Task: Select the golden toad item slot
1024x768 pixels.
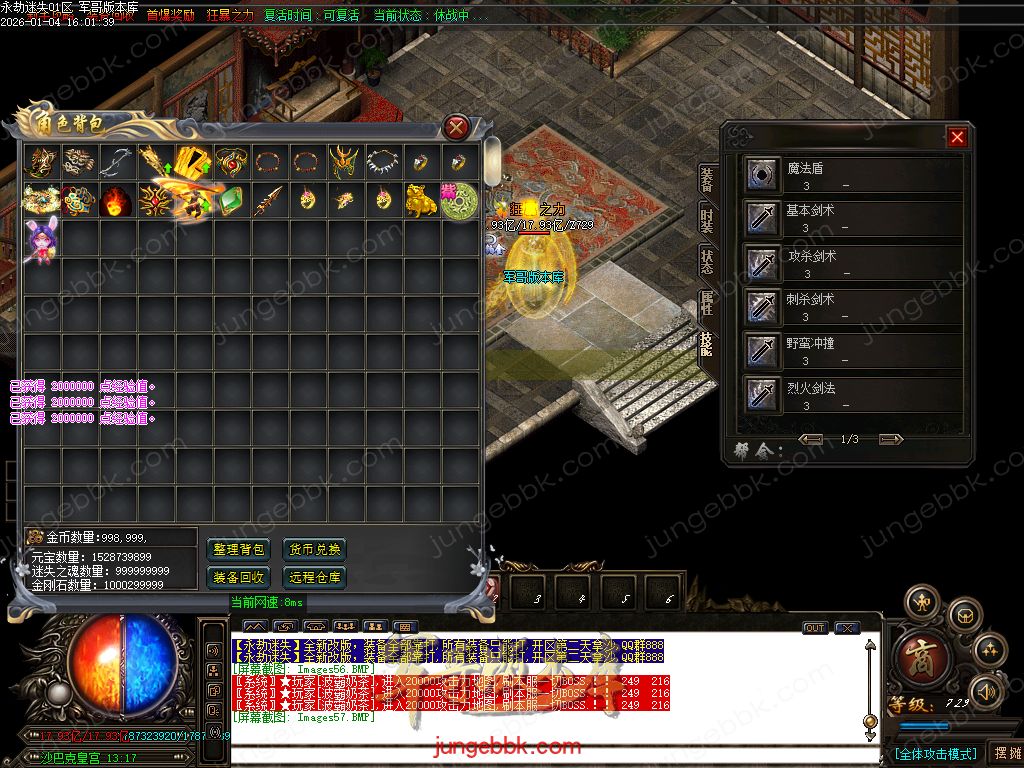Action: click(420, 200)
